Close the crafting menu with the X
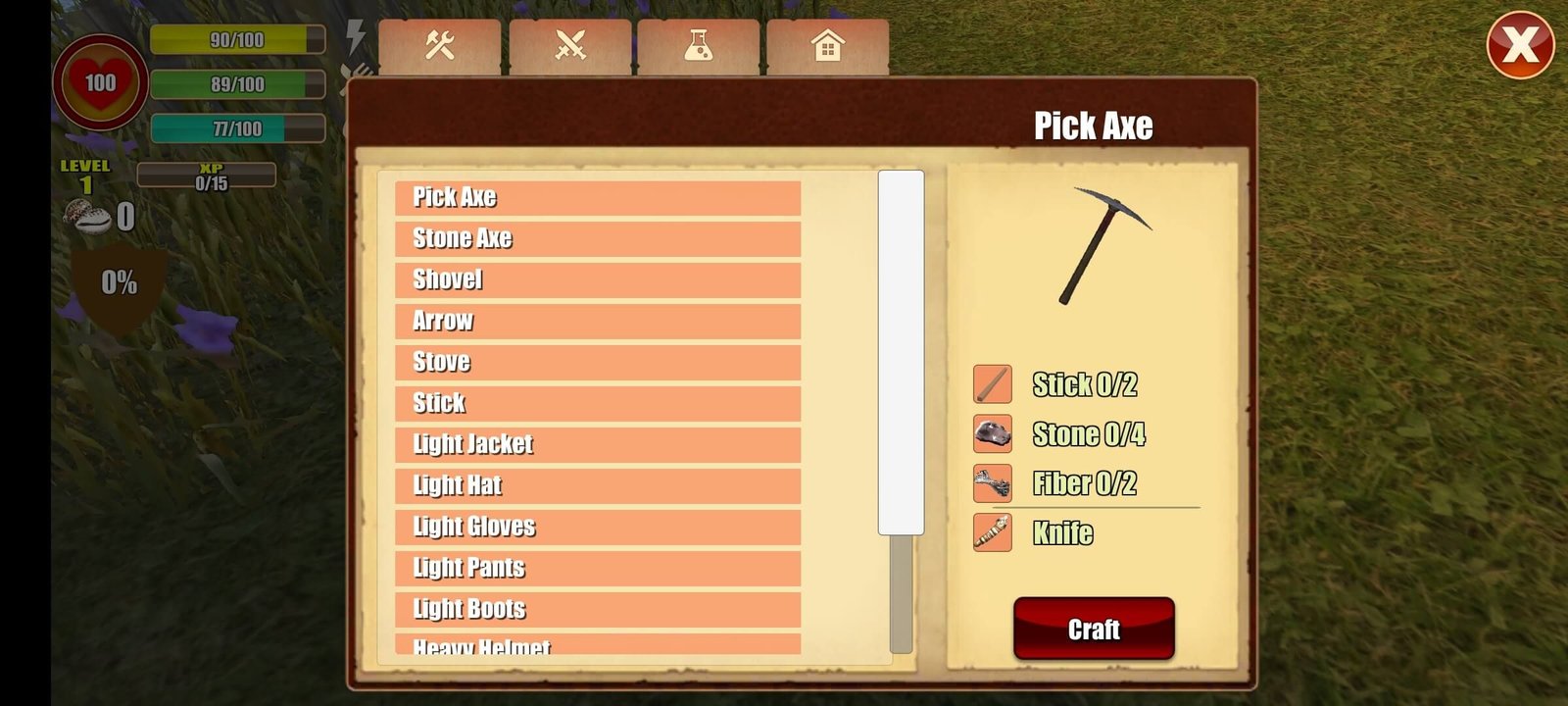 point(1520,45)
